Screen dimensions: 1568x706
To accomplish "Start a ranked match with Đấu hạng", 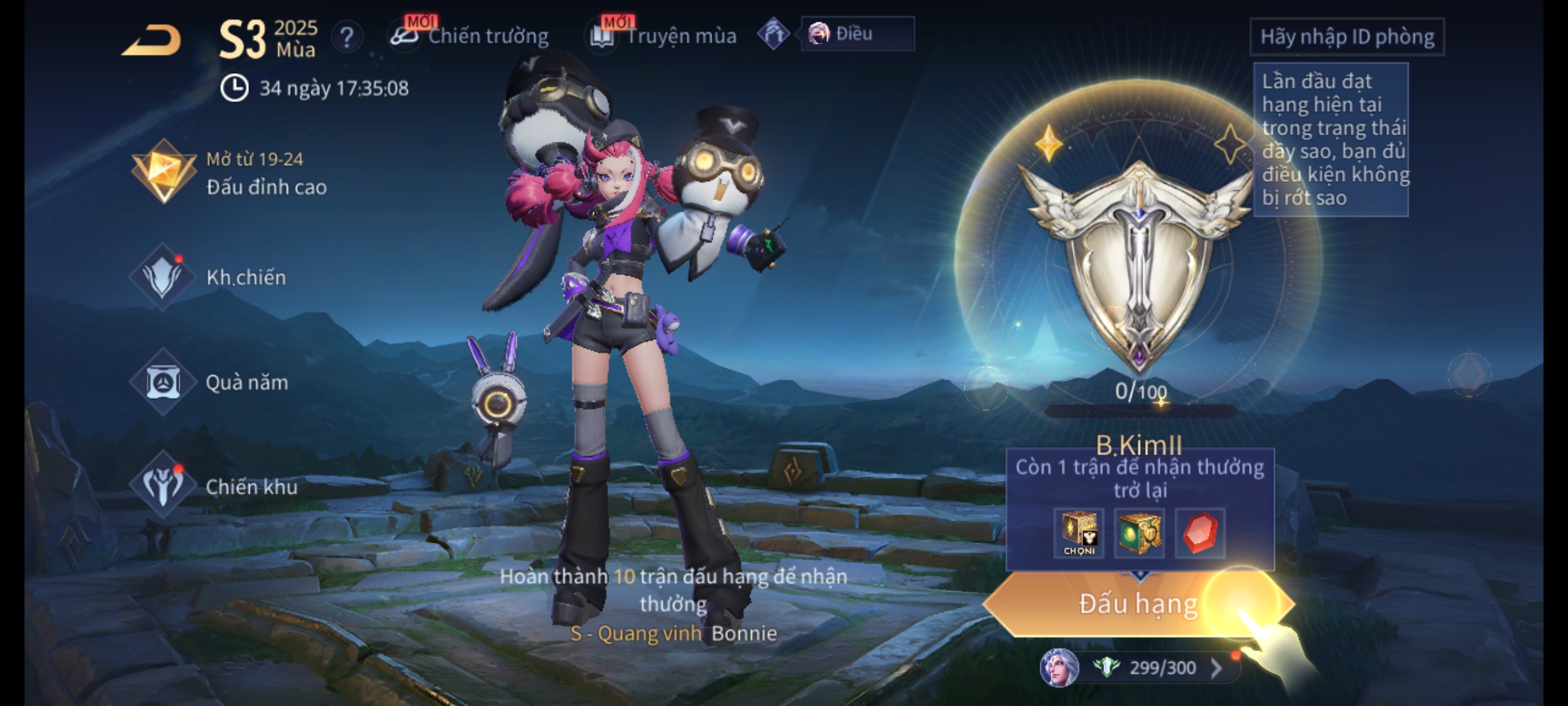I will 1137,604.
